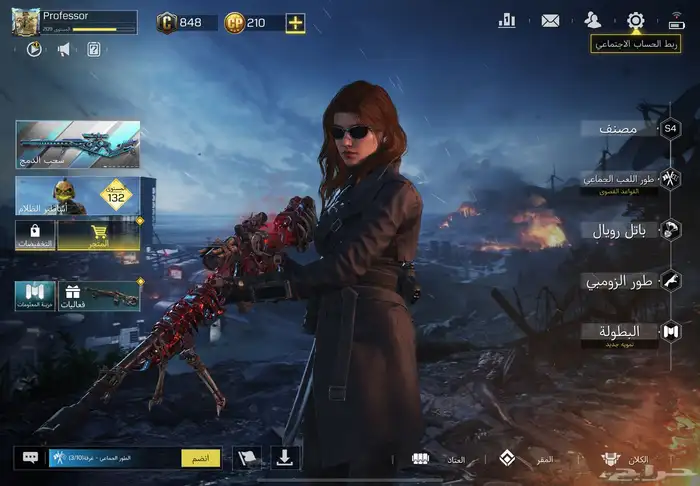Open the Professor player profile
Image resolution: width=700 pixels, height=486 pixels.
(x=73, y=22)
